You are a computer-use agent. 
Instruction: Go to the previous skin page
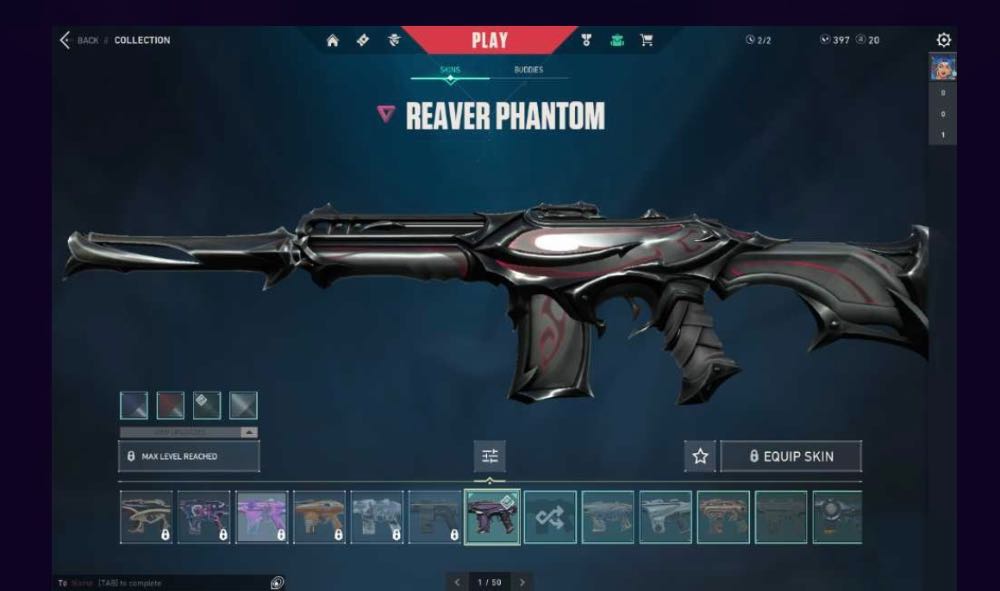pos(458,582)
